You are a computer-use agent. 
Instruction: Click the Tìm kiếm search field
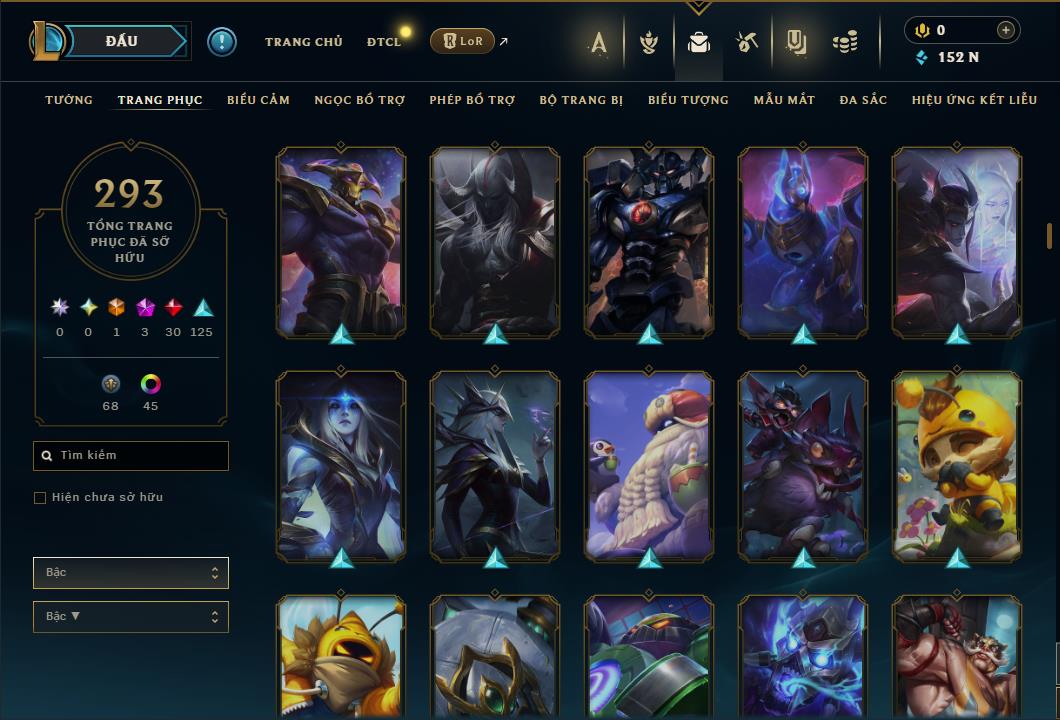131,456
